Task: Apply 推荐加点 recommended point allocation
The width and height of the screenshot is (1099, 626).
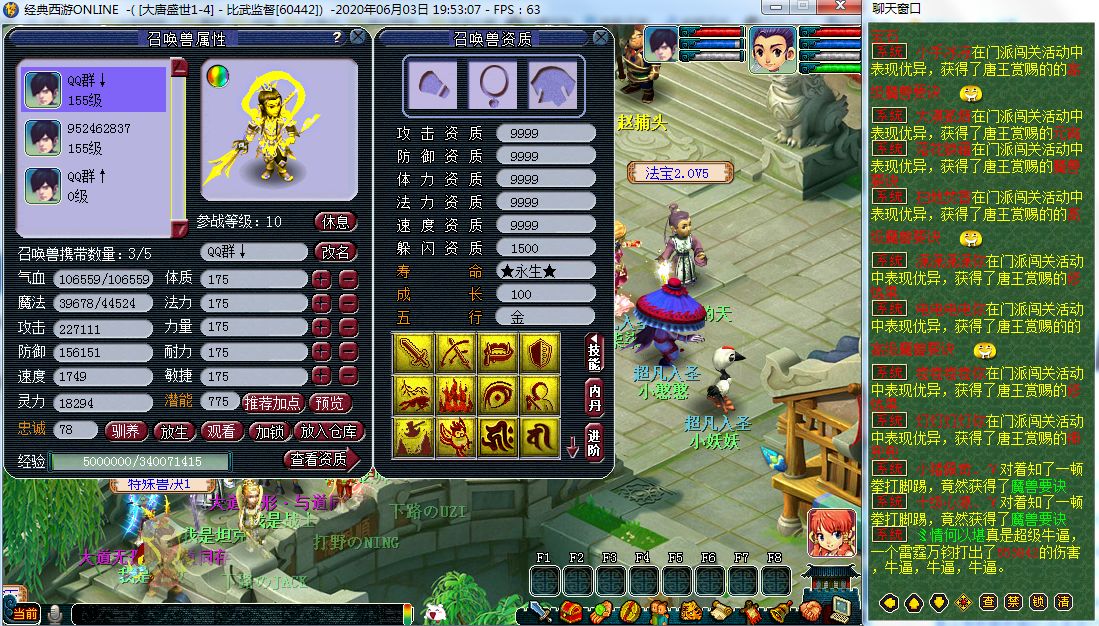Action: coord(273,403)
